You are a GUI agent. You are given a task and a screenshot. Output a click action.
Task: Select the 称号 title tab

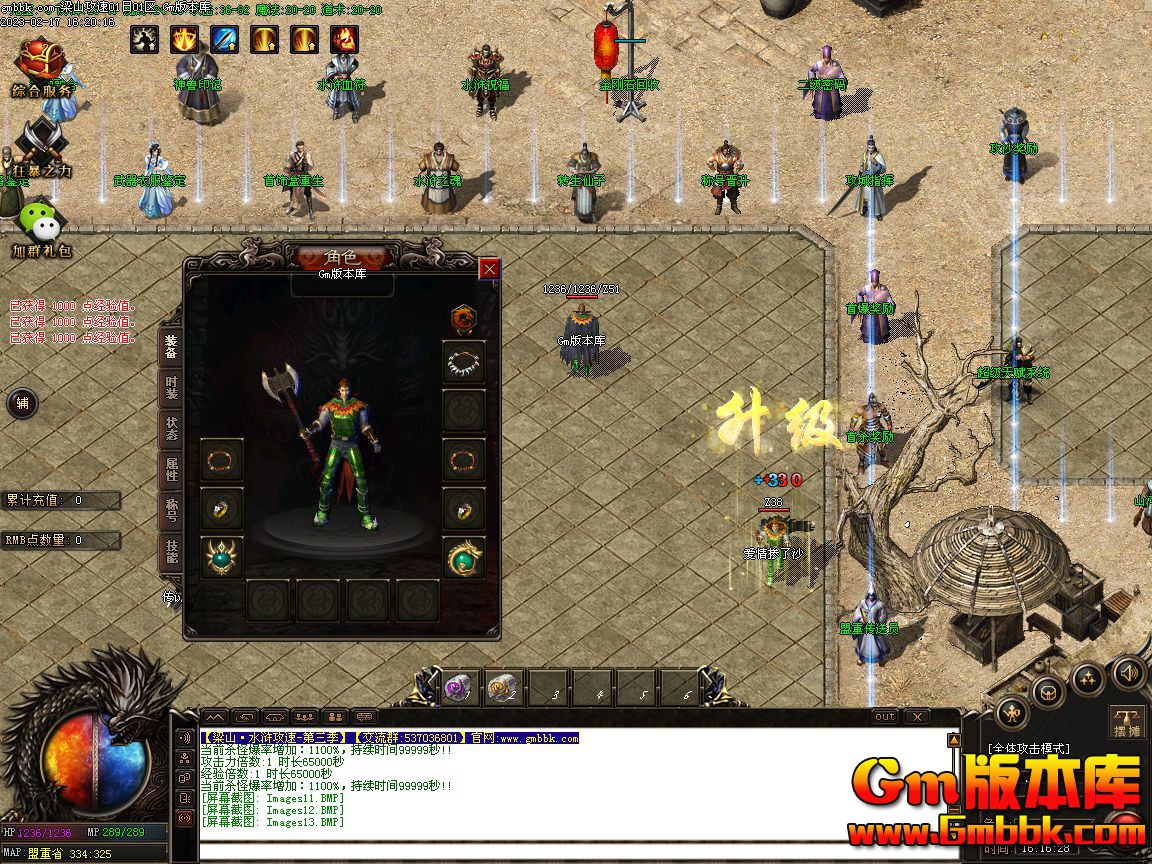click(x=171, y=511)
